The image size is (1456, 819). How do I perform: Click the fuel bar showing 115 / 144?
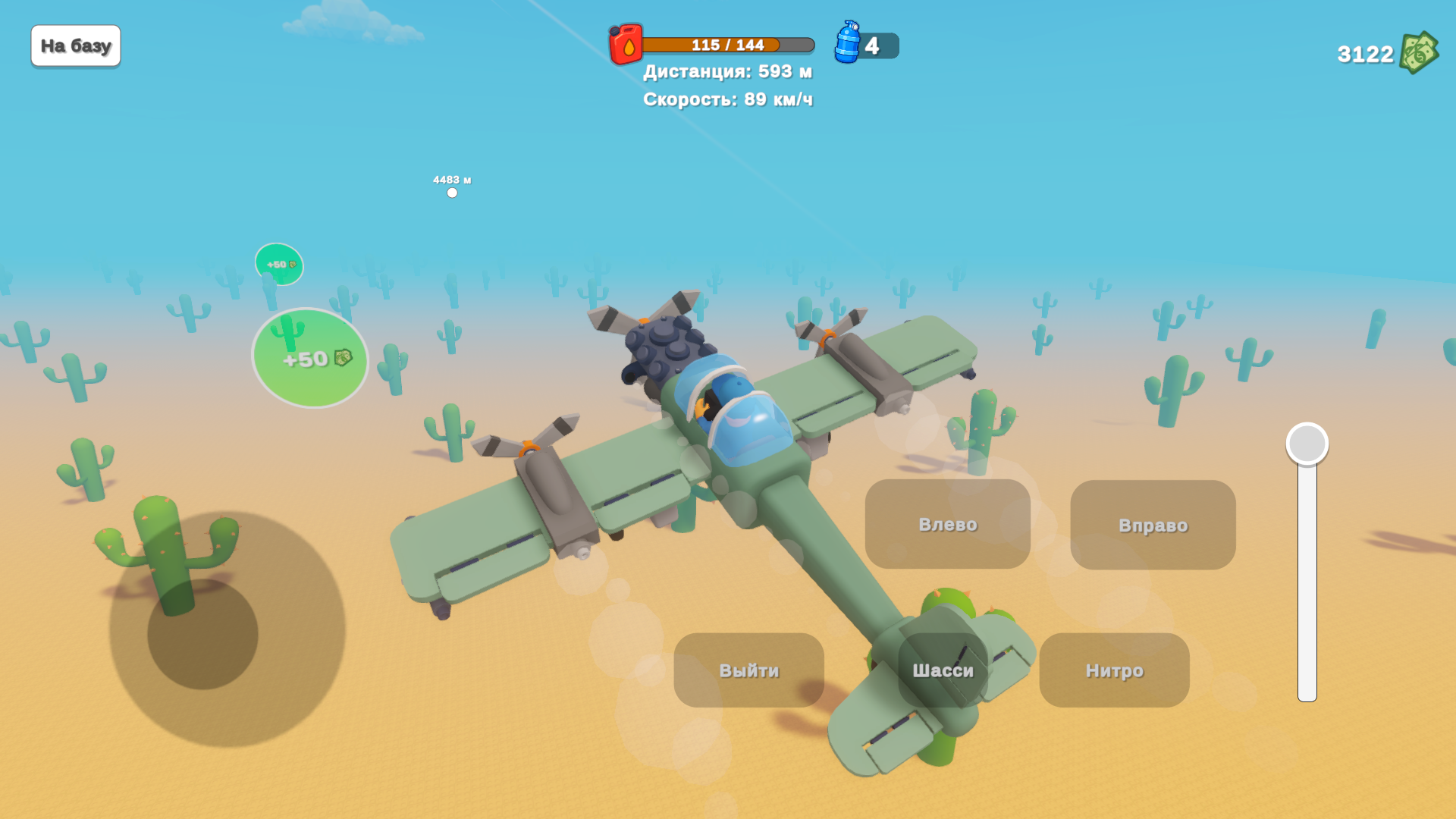726,45
